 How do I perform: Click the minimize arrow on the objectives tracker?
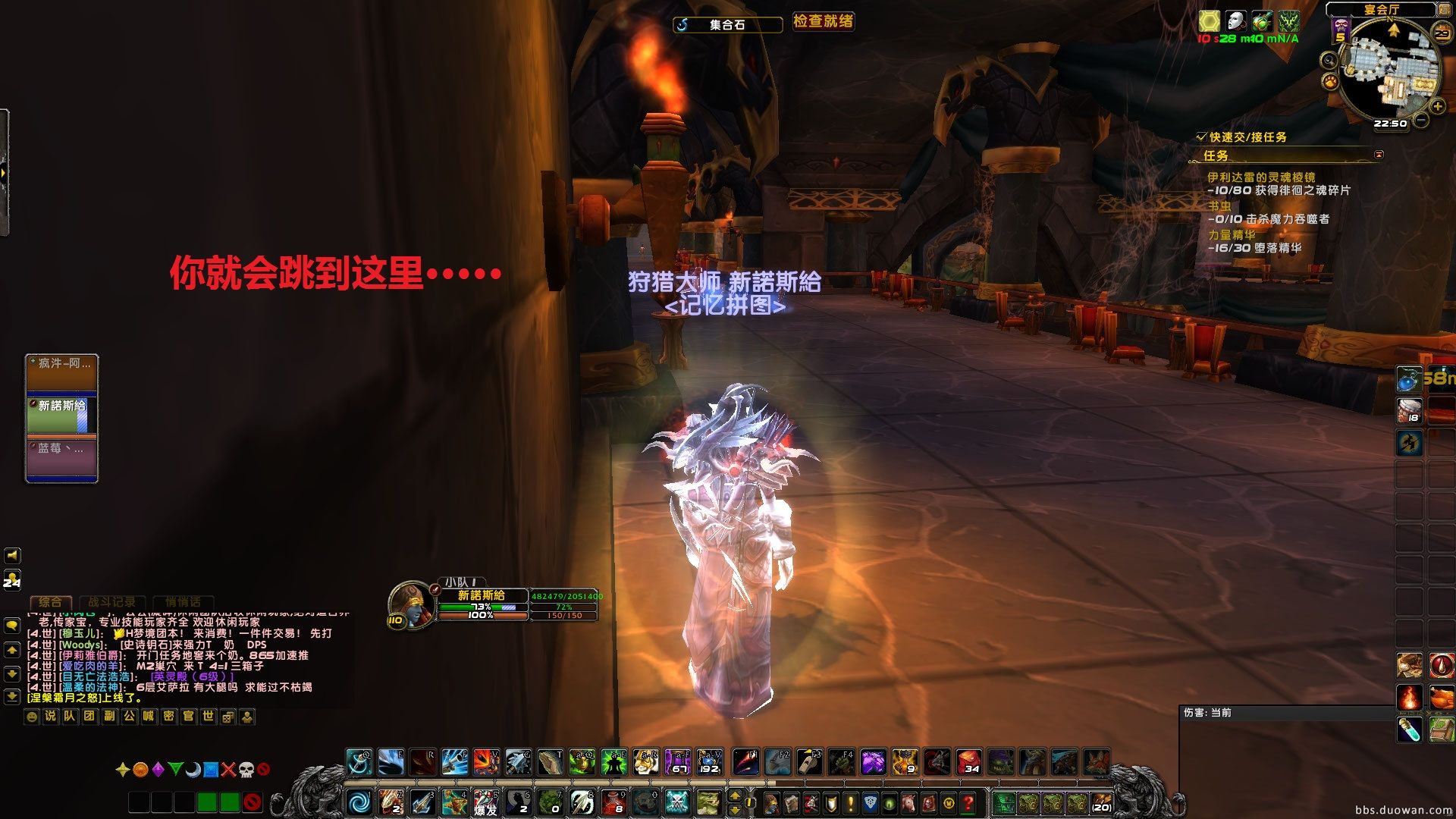(1379, 155)
